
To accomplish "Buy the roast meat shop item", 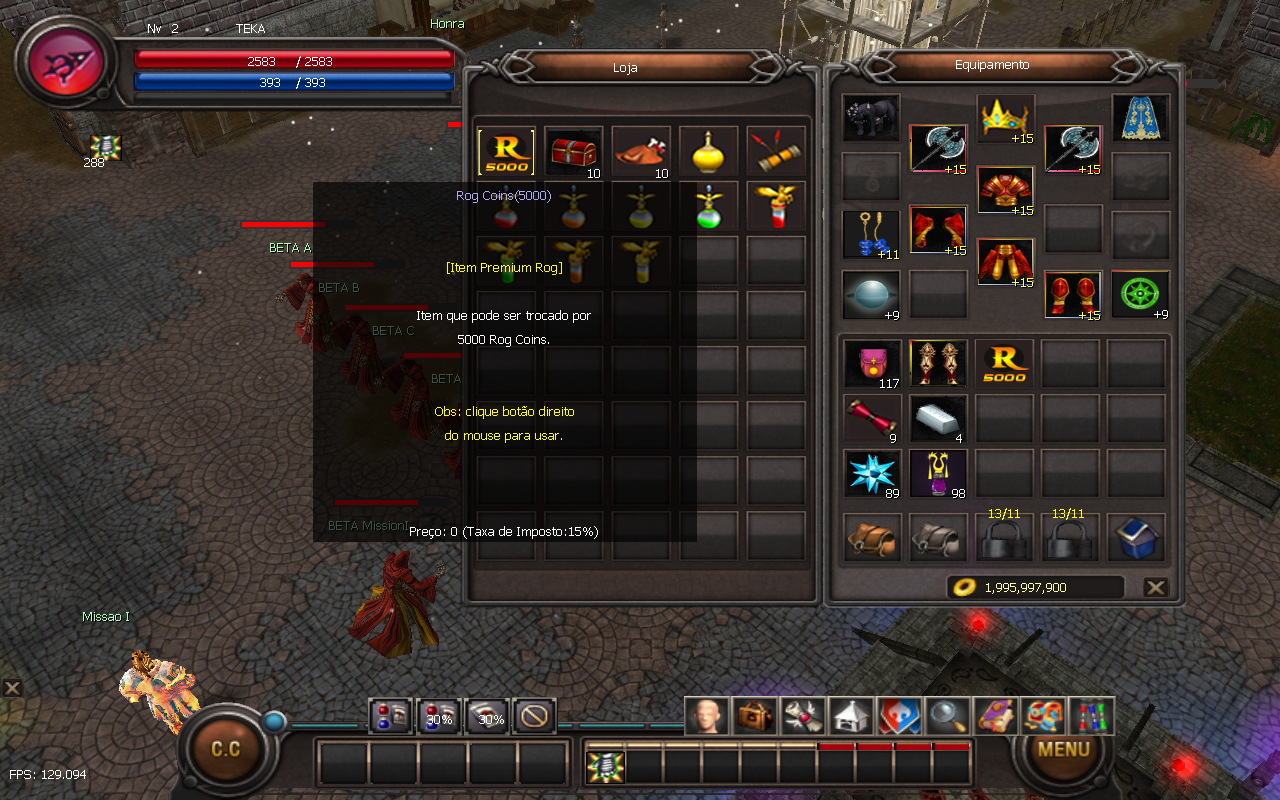I will click(641, 152).
